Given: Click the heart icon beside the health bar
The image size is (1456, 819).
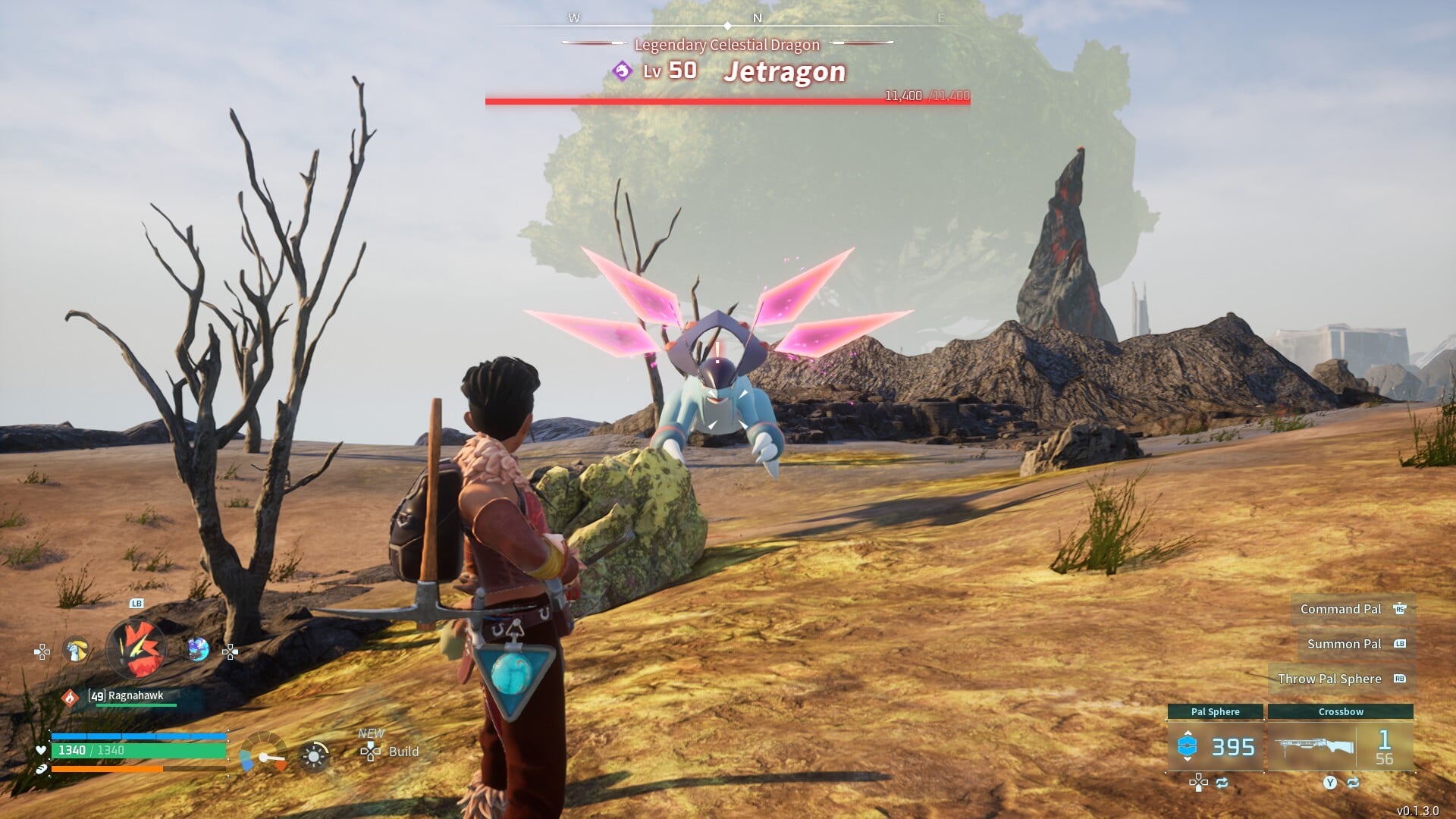Looking at the screenshot, I should [x=41, y=751].
